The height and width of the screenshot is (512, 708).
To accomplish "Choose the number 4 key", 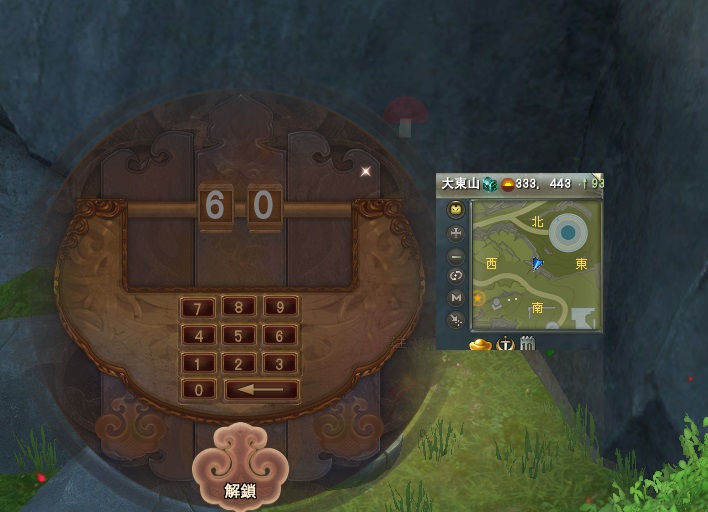I will point(198,336).
